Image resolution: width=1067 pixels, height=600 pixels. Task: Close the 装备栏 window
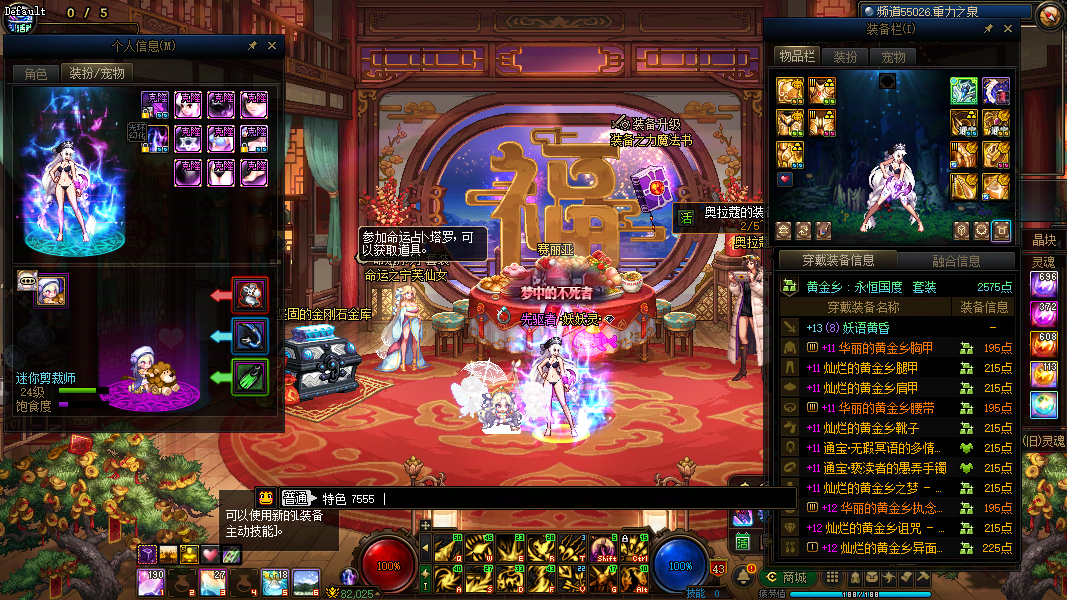click(1007, 29)
